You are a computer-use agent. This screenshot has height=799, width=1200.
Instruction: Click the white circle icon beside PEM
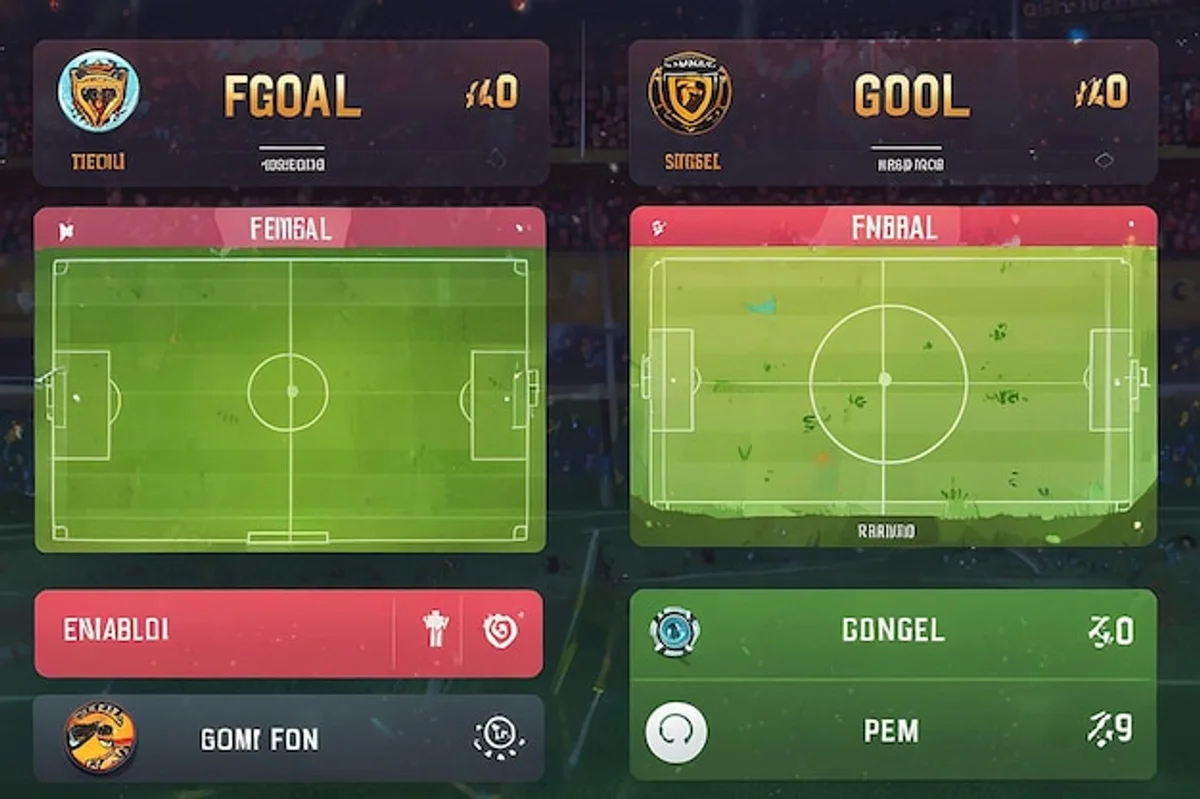point(677,733)
